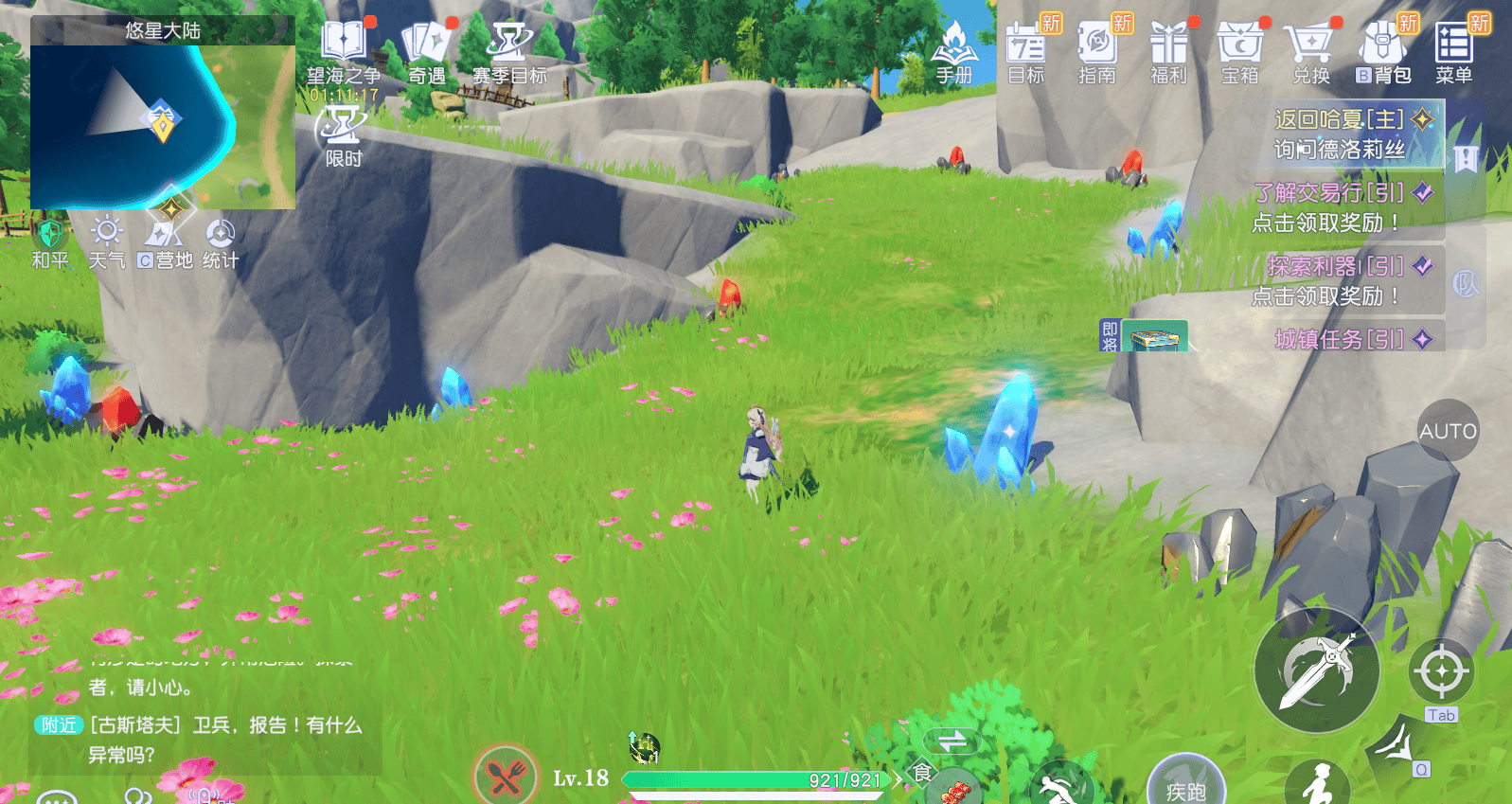Screen dimensions: 1512x804
Task: Toggle the AUTO button
Action: [1448, 431]
